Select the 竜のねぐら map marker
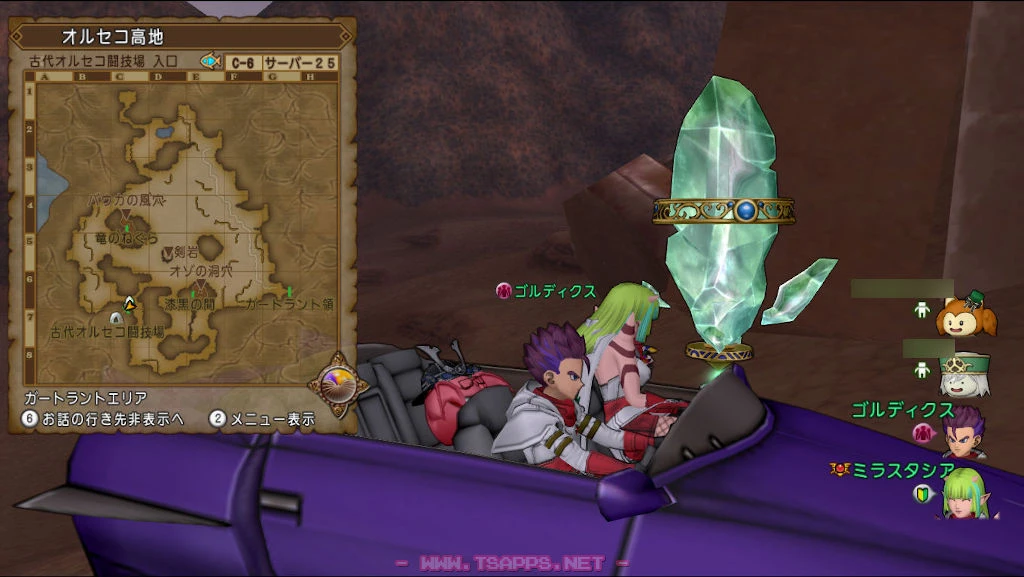Image resolution: width=1024 pixels, height=577 pixels. pyautogui.click(x=127, y=230)
